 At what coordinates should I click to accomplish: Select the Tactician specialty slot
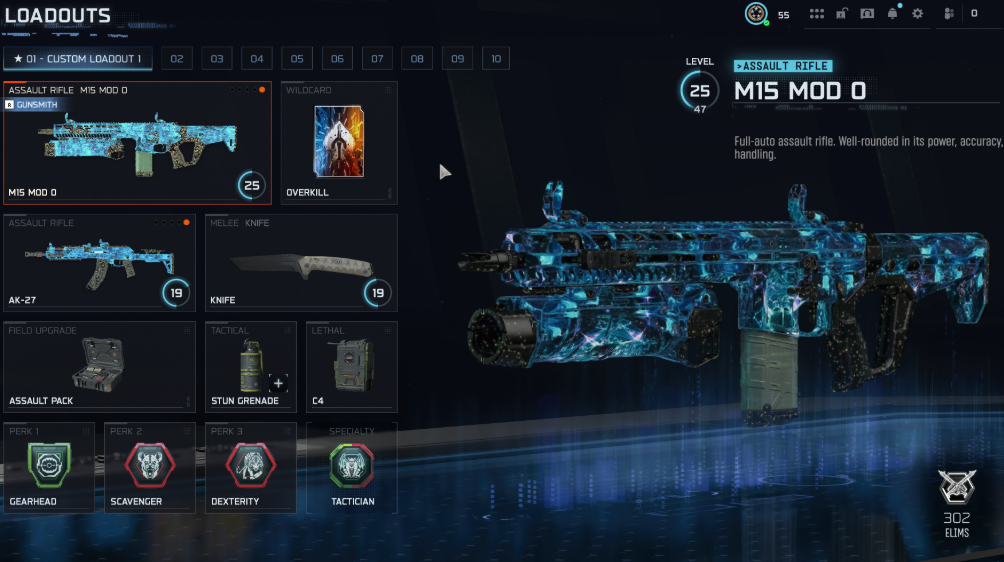351,467
